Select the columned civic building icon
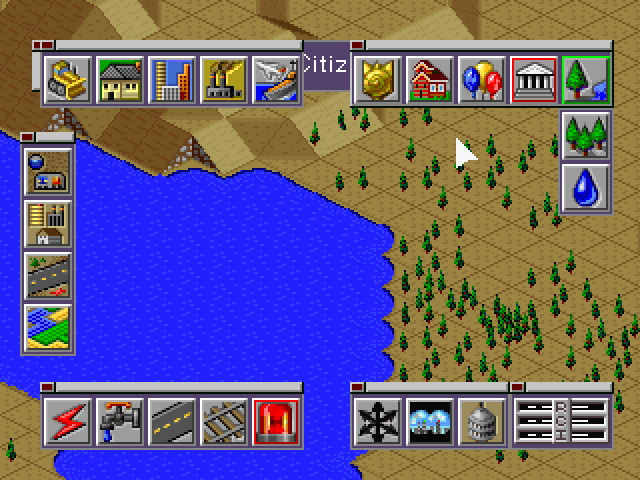 pos(535,80)
